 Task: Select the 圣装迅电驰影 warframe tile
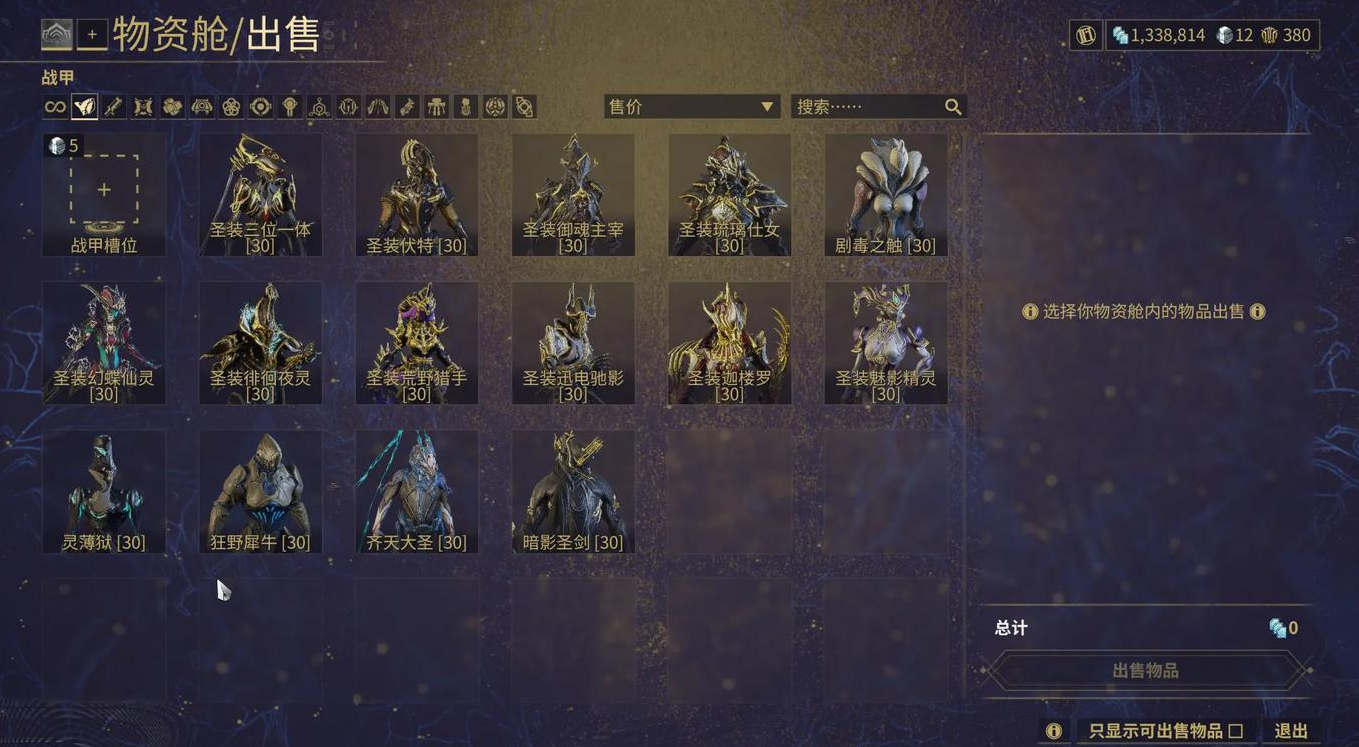coord(573,343)
